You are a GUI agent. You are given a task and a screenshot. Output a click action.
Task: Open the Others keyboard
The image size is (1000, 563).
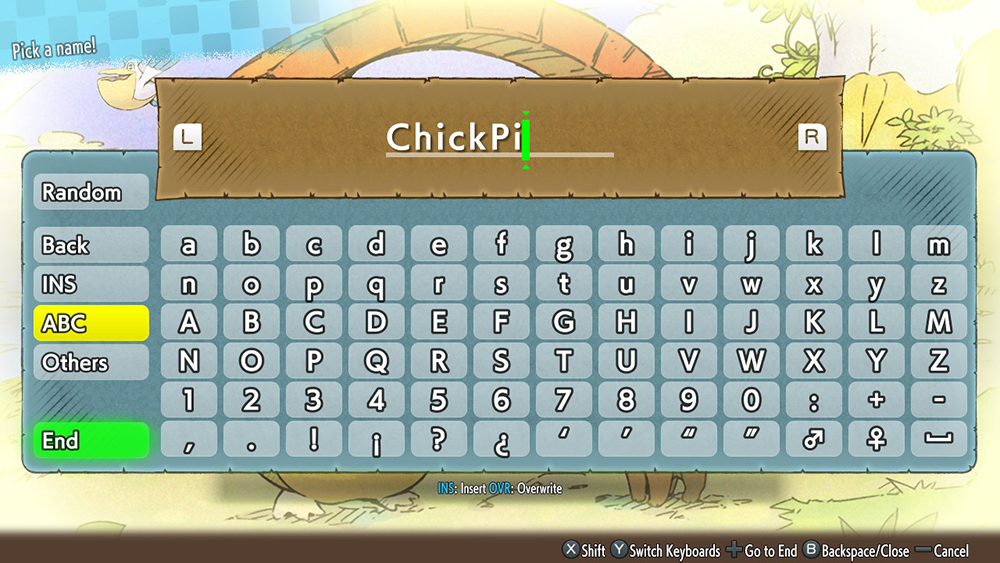[x=91, y=362]
